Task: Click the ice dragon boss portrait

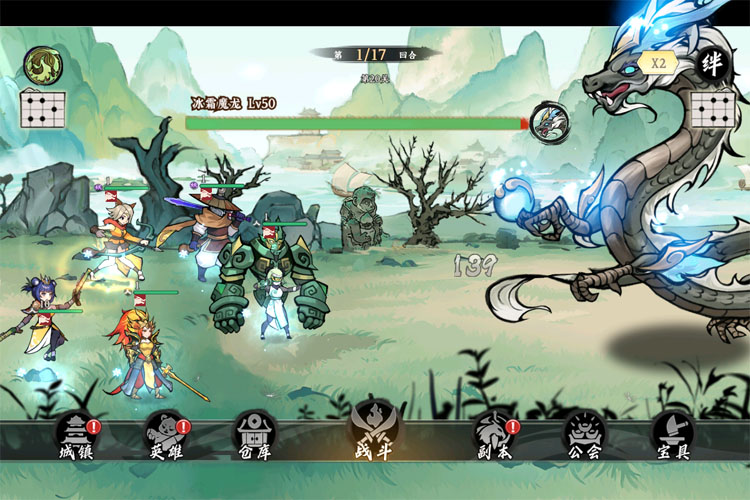Action: pos(549,122)
